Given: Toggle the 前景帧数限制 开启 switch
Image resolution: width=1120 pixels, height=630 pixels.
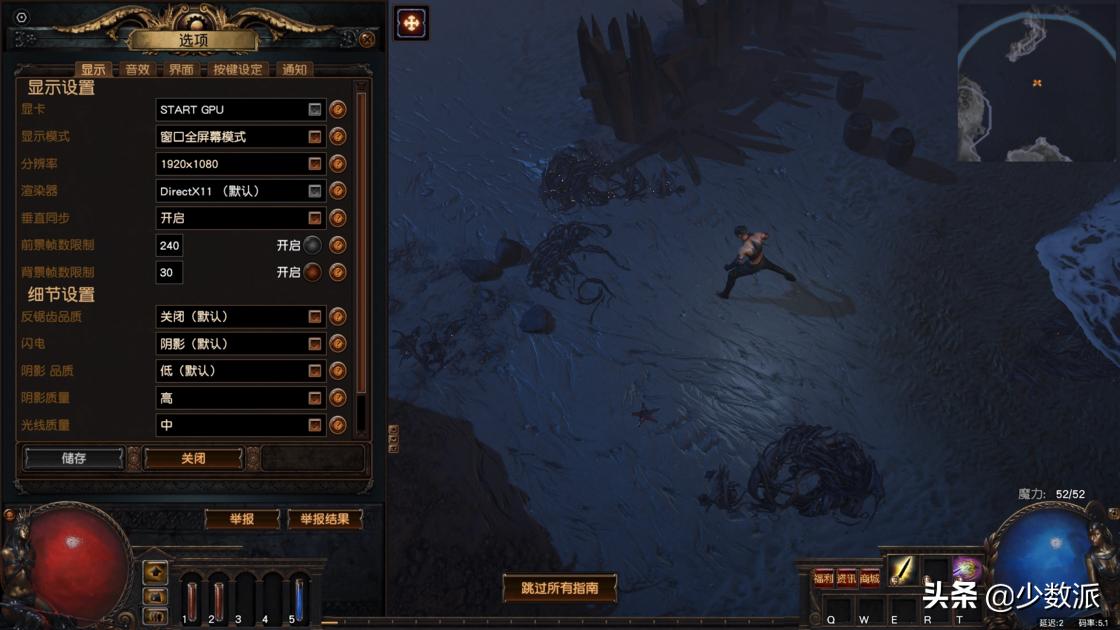Looking at the screenshot, I should (x=313, y=245).
